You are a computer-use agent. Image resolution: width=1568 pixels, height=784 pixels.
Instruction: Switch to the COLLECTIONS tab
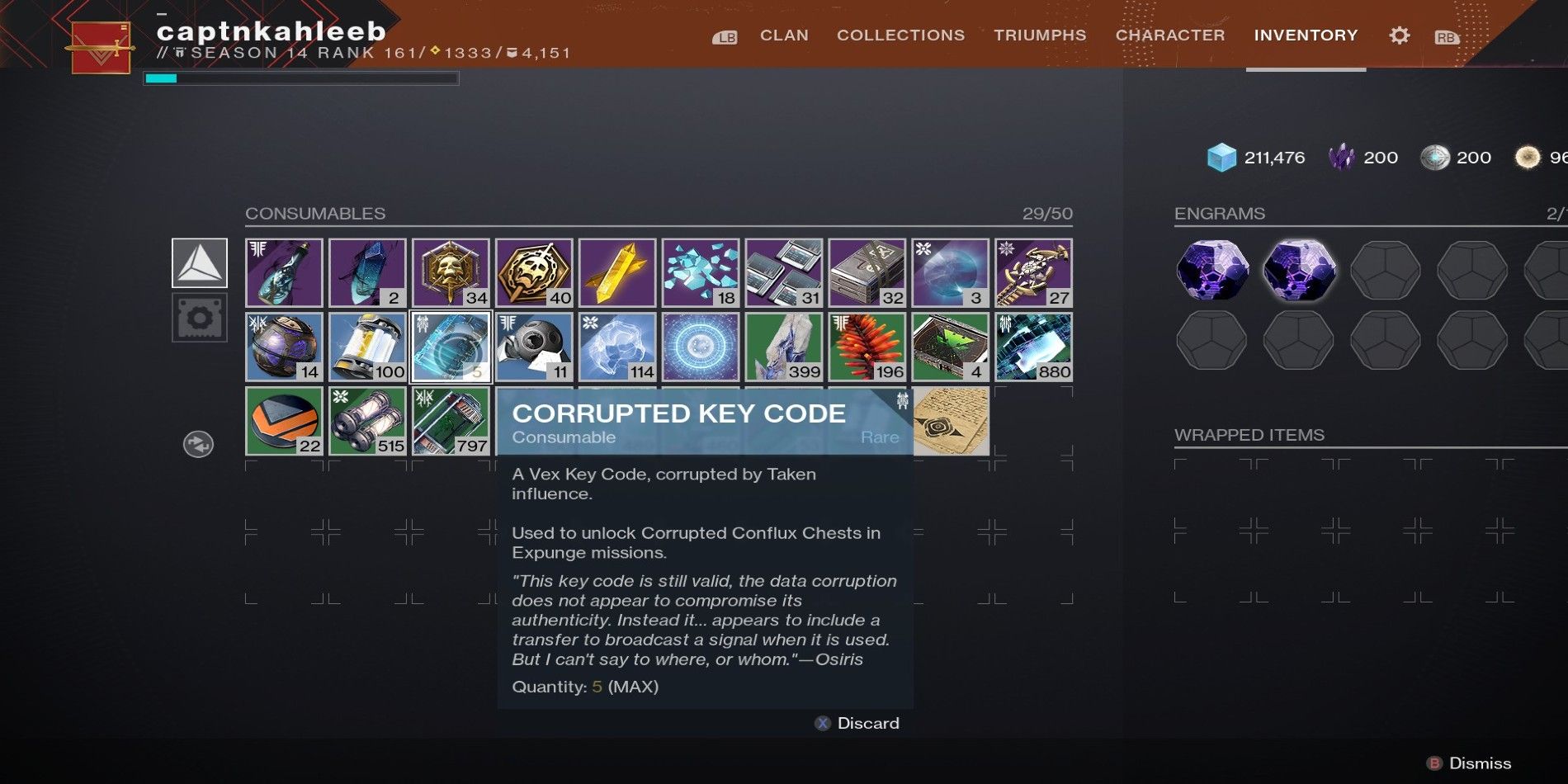[900, 35]
